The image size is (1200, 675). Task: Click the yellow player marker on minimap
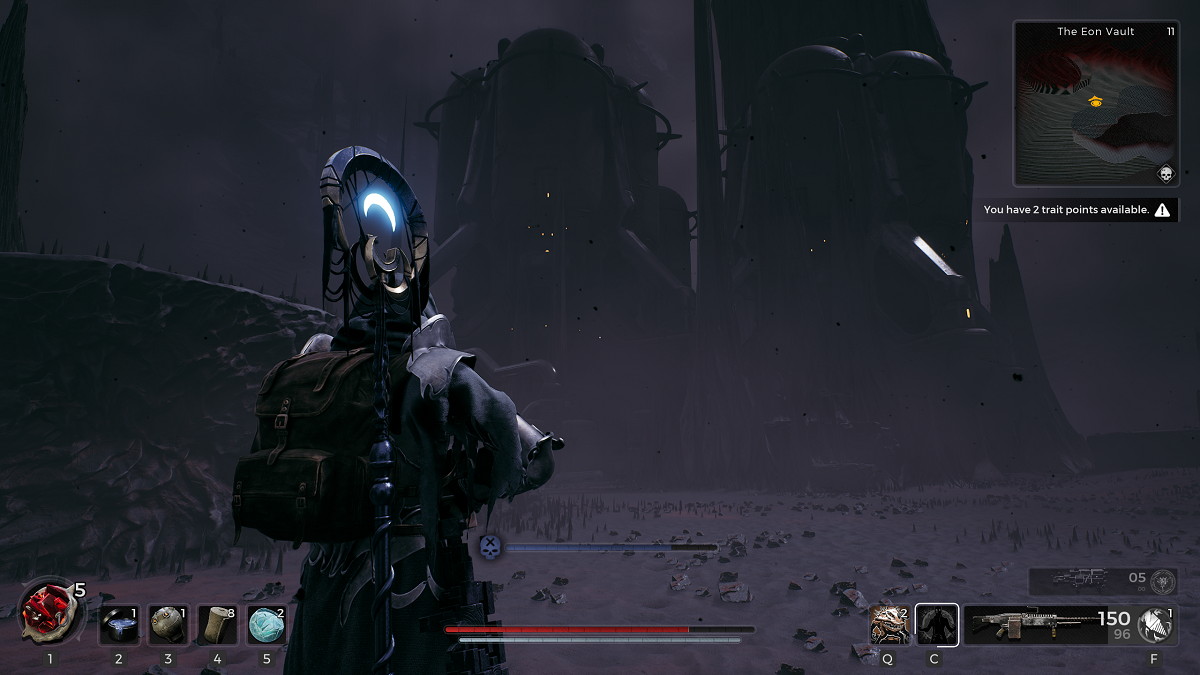pos(1095,101)
